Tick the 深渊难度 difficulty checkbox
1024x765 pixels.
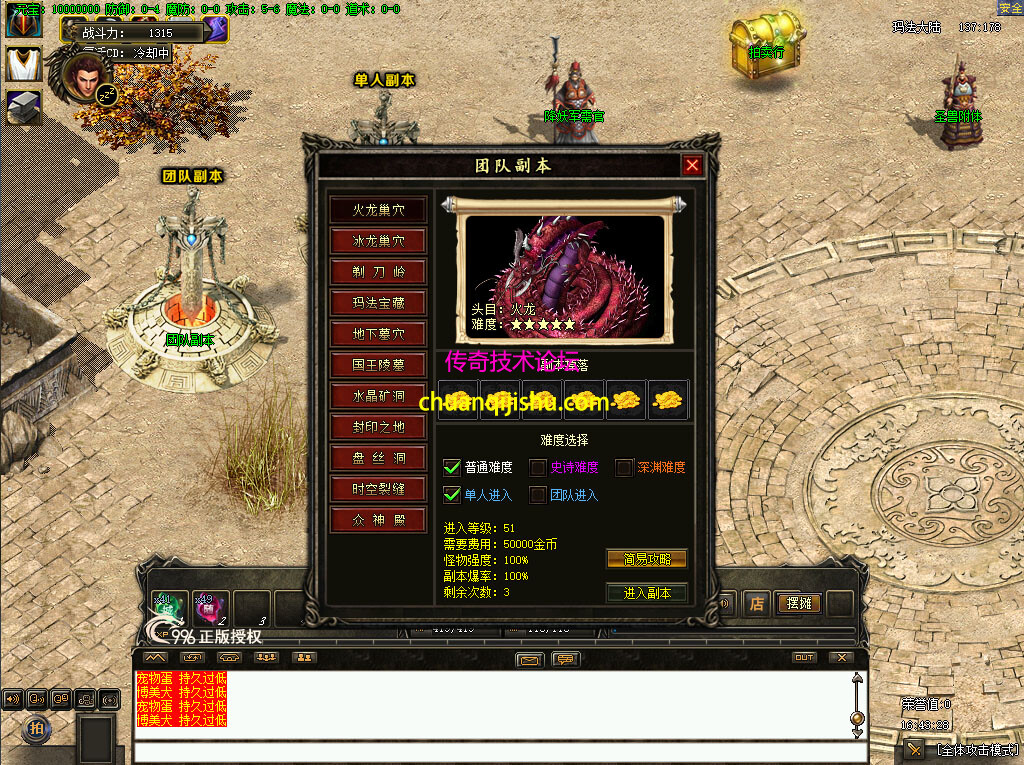pos(624,467)
